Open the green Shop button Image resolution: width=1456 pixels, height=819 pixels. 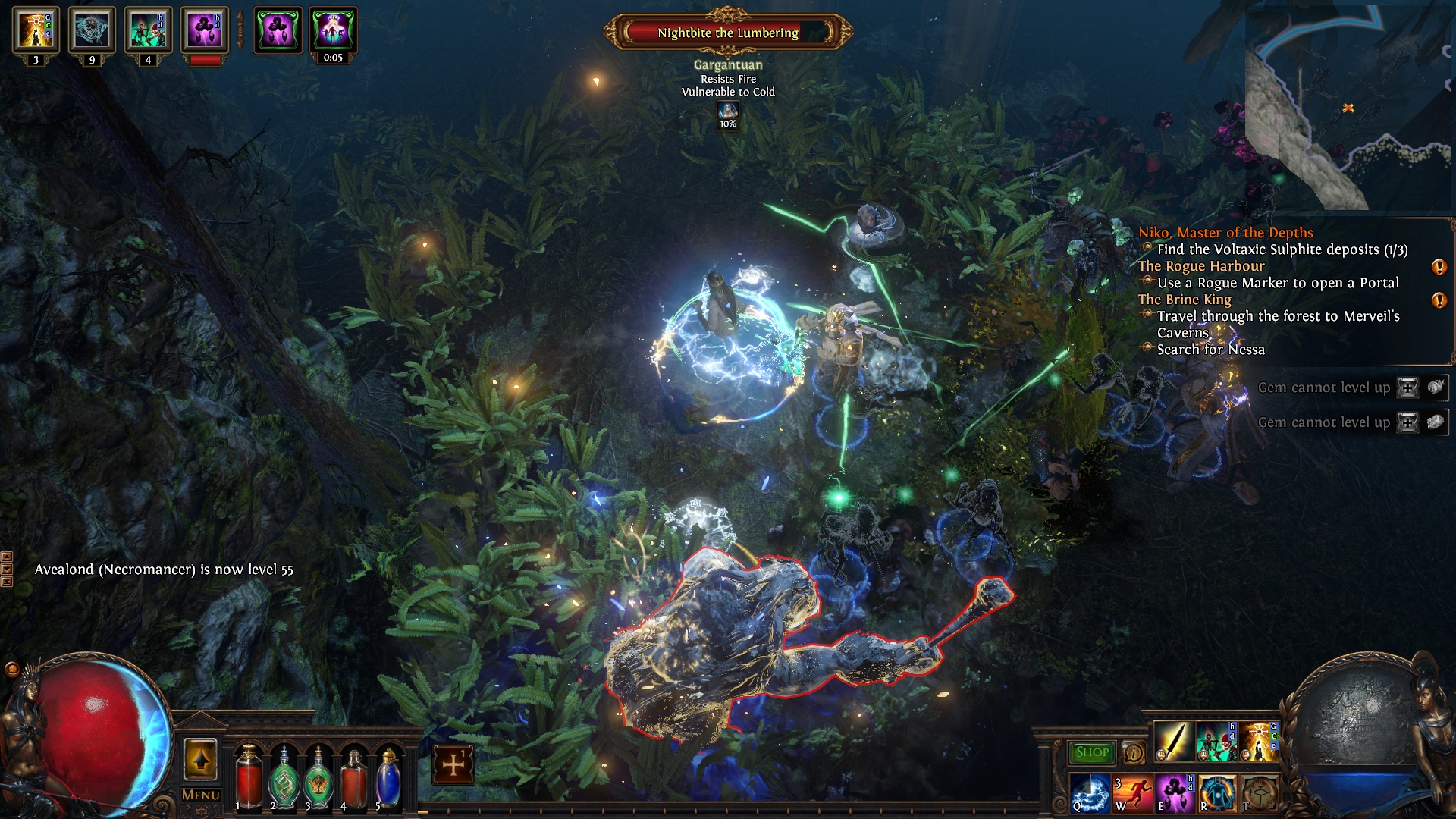point(1092,752)
